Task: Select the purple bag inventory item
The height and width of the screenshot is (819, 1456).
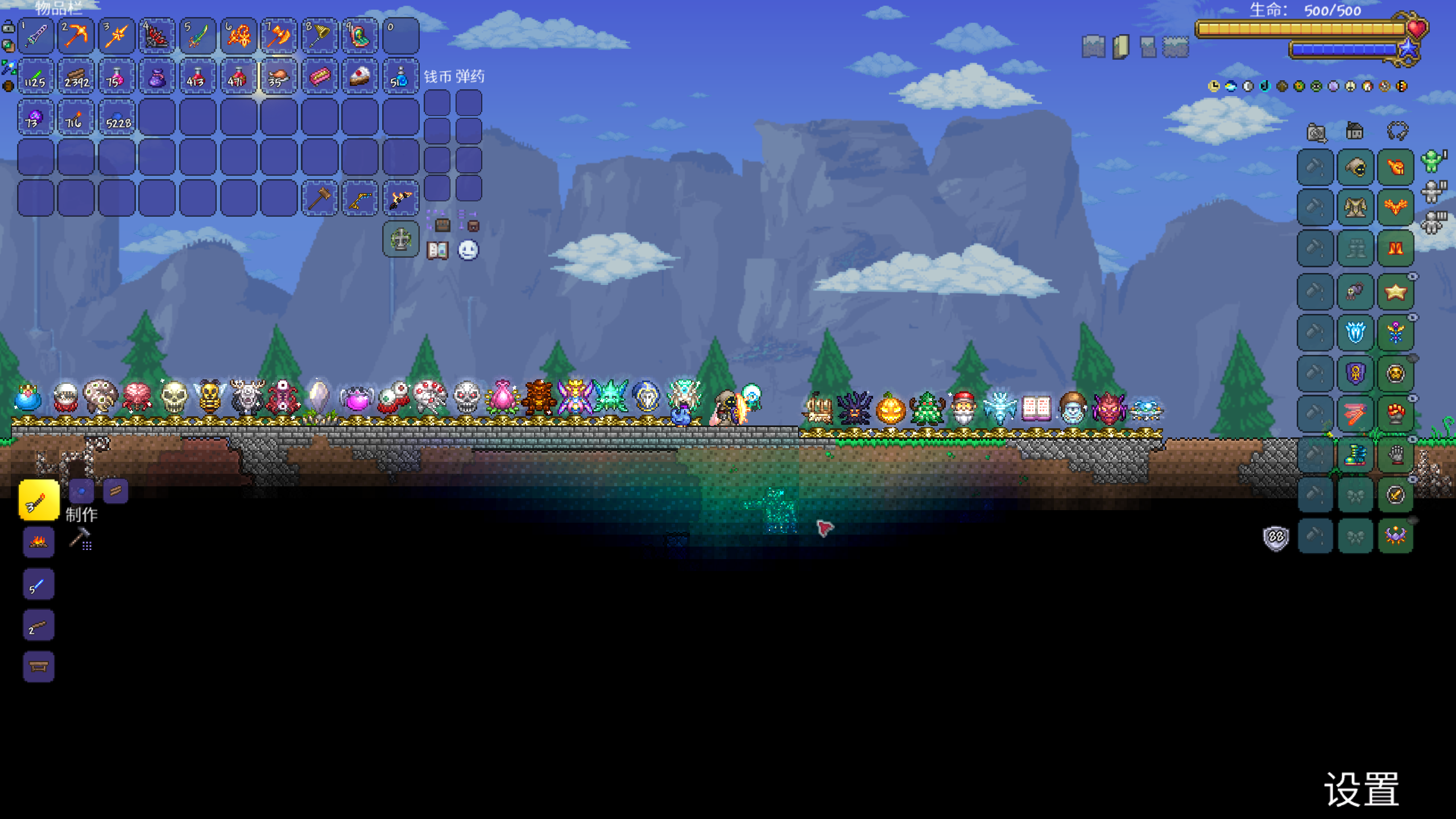Action: point(157,77)
